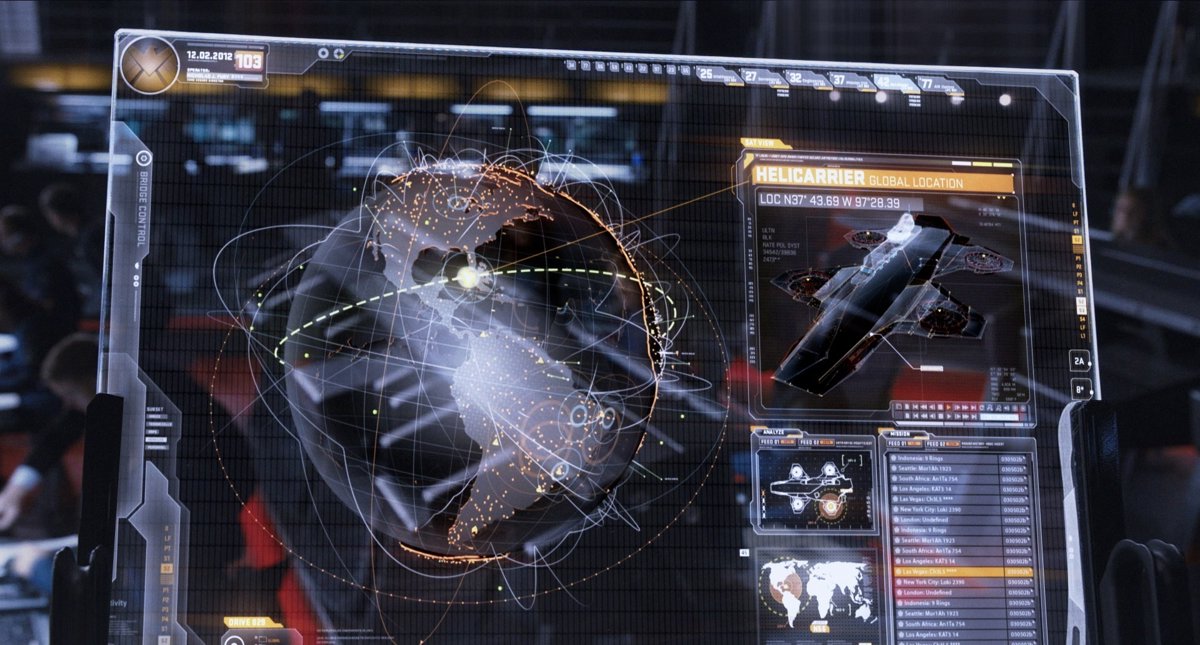Open the ANALYZE panel tab

coord(773,431)
